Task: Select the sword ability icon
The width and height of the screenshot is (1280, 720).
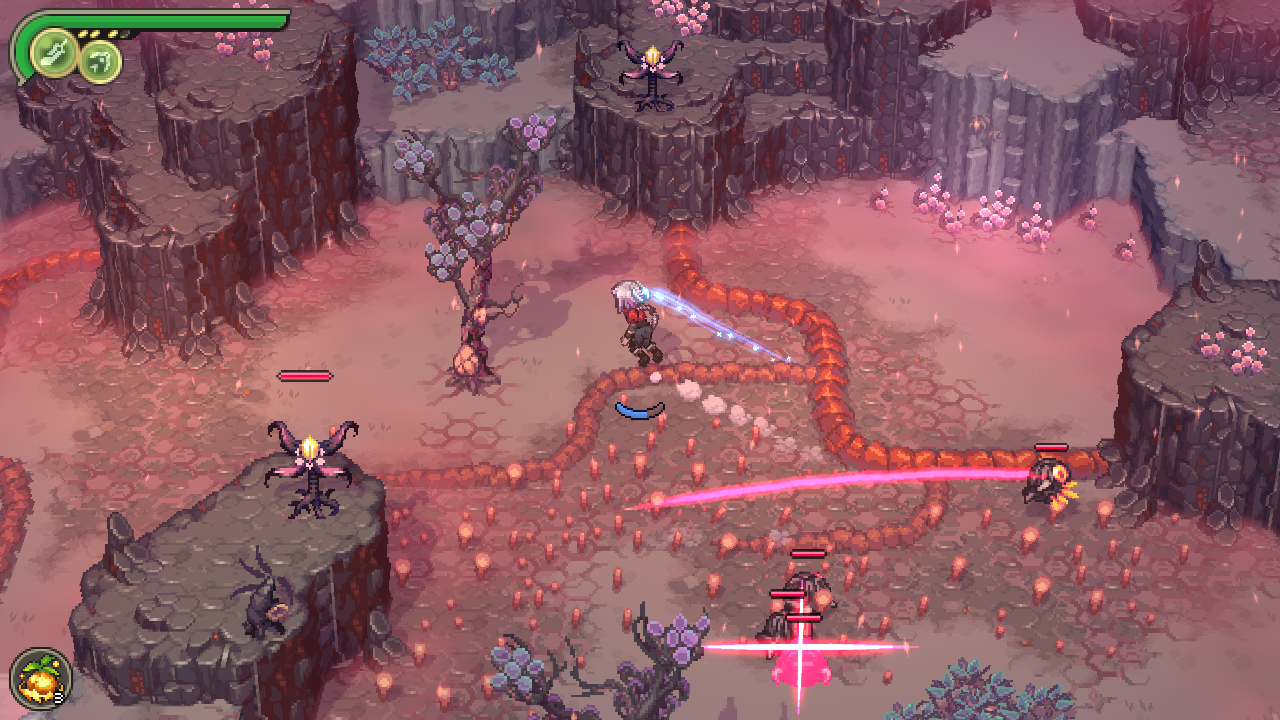Action: pyautogui.click(x=52, y=52)
